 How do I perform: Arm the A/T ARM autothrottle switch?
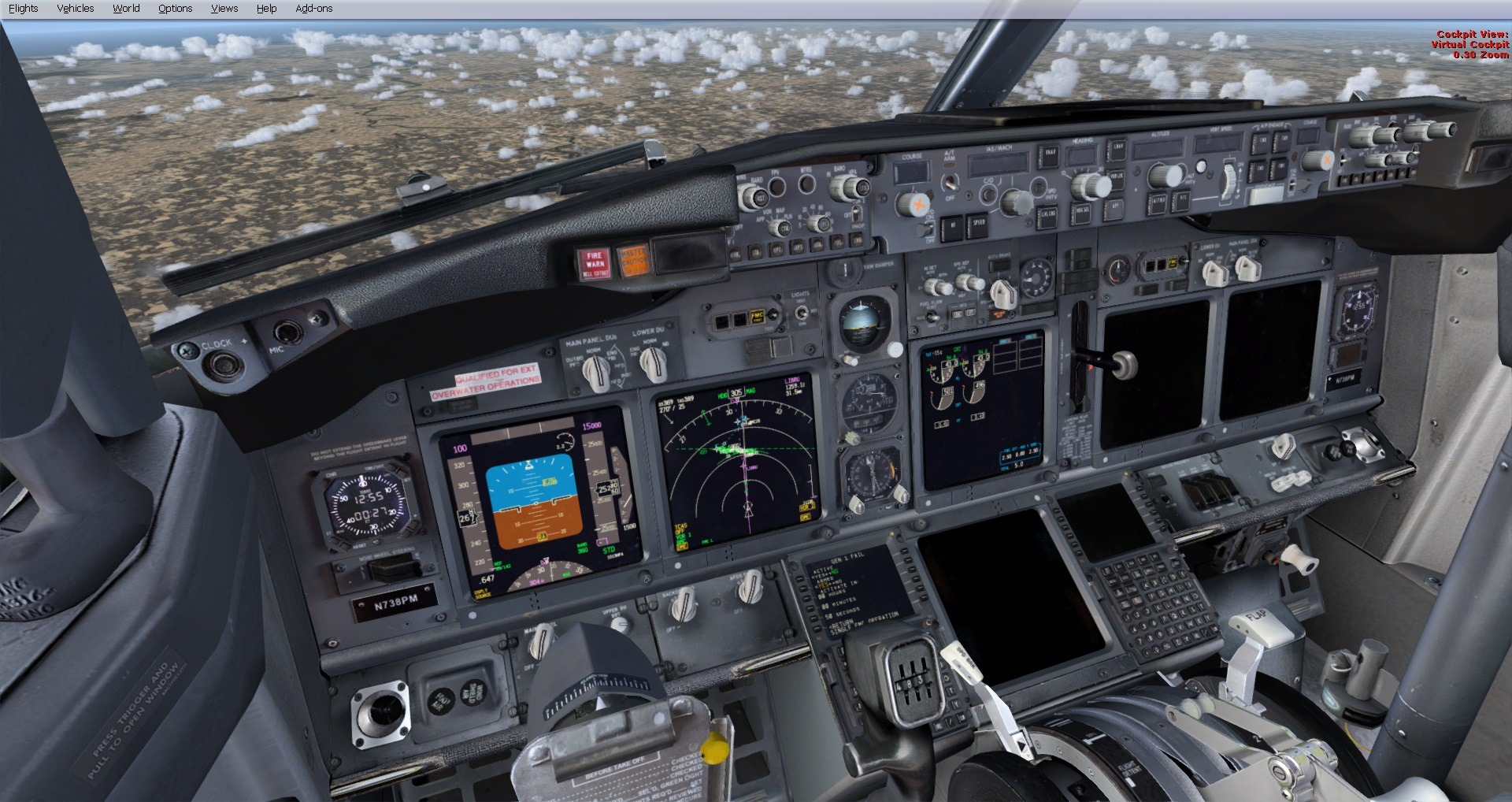tap(951, 183)
